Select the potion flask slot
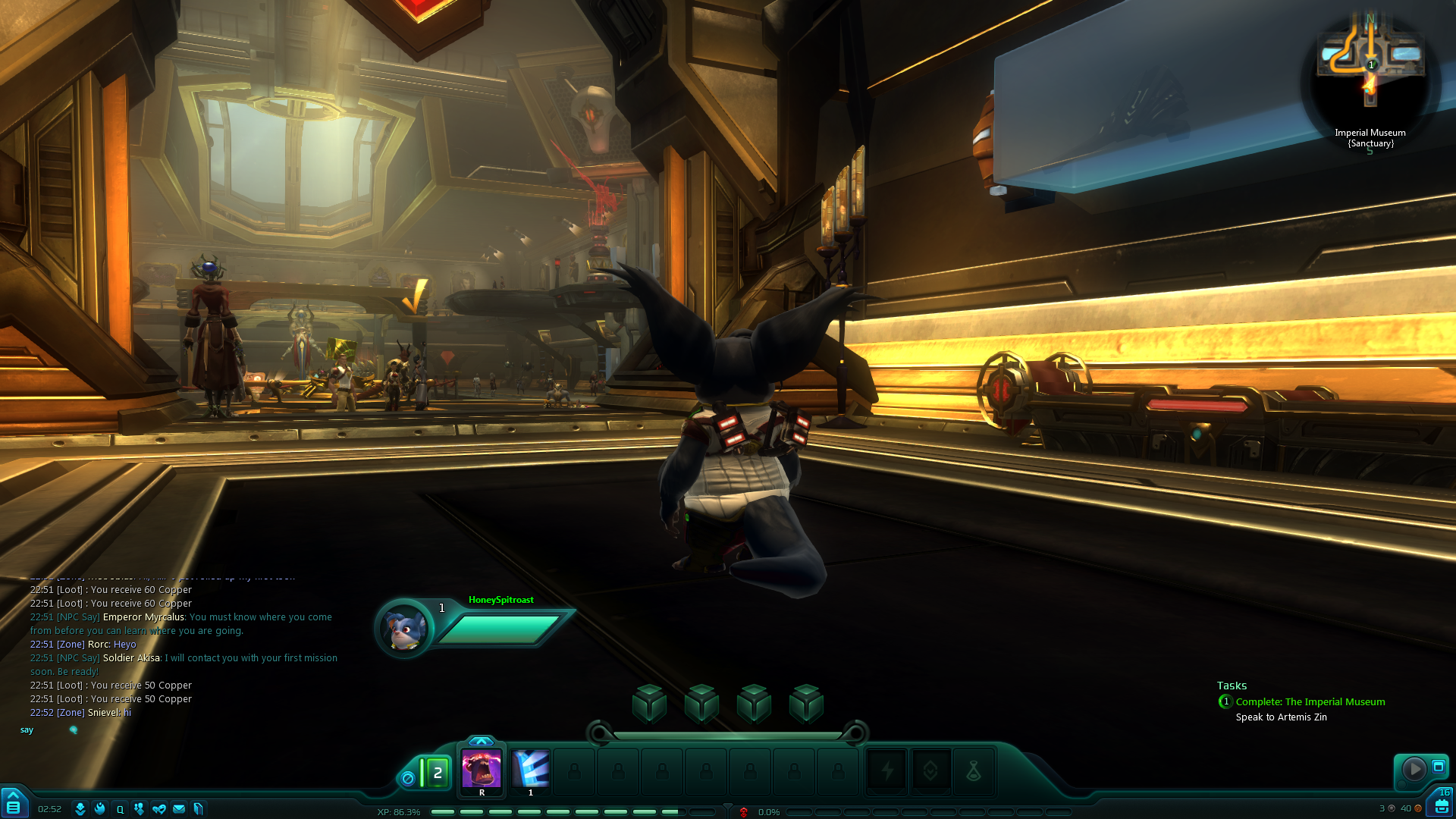Image resolution: width=1456 pixels, height=819 pixels. tap(974, 771)
